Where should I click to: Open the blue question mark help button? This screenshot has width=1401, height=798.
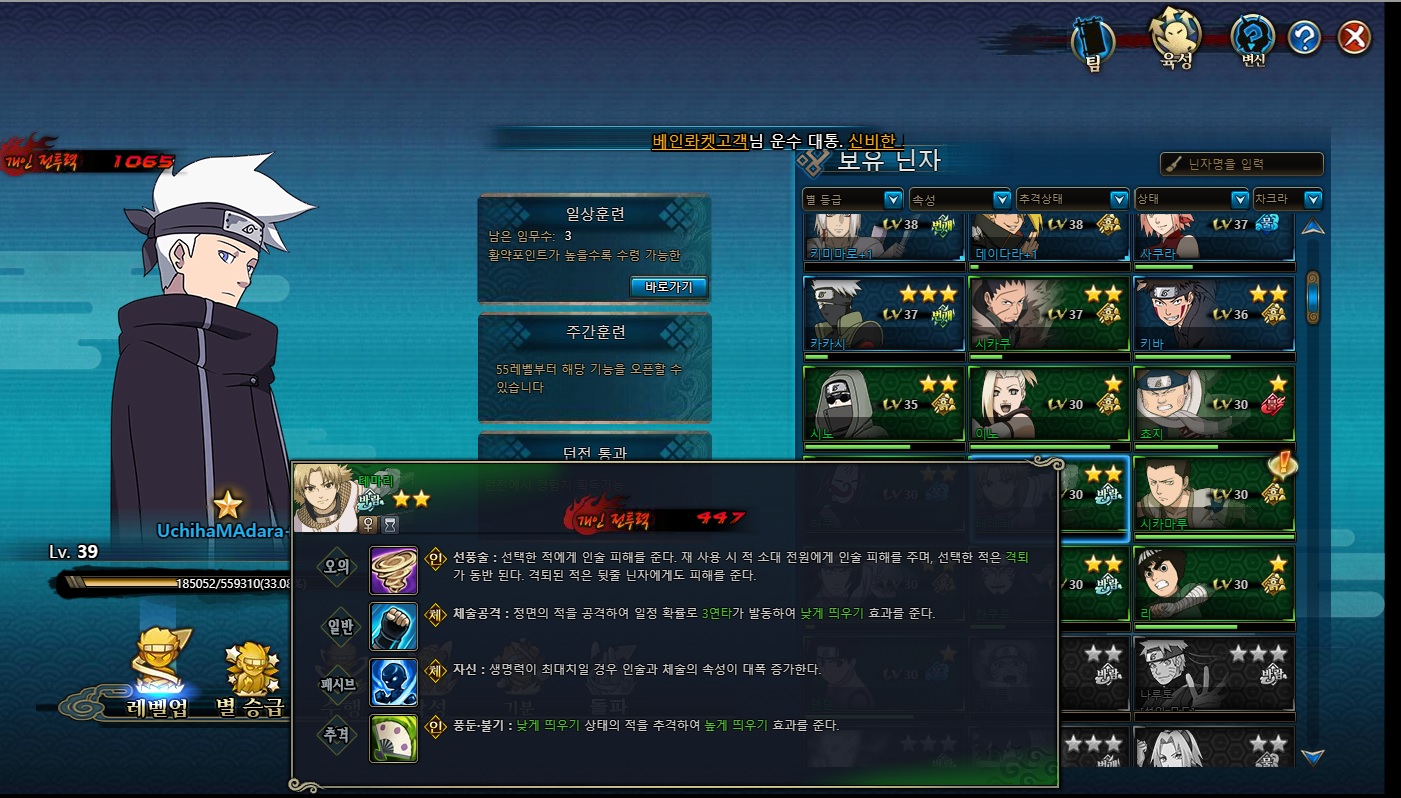1304,38
